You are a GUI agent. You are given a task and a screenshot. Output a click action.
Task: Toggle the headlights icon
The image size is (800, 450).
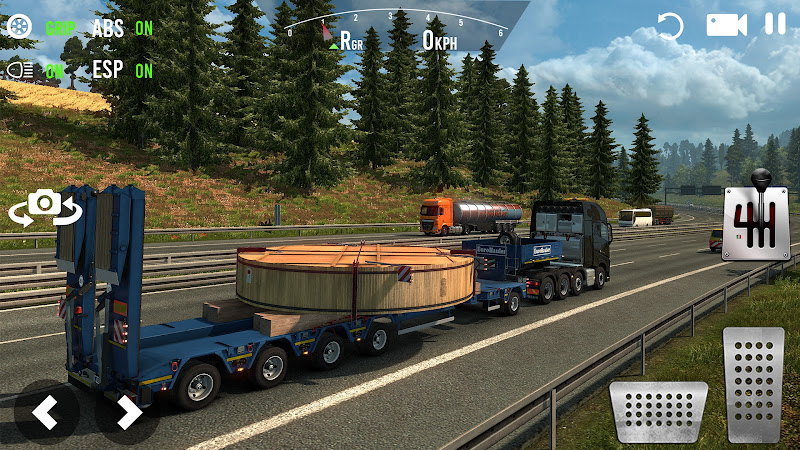click(19, 70)
